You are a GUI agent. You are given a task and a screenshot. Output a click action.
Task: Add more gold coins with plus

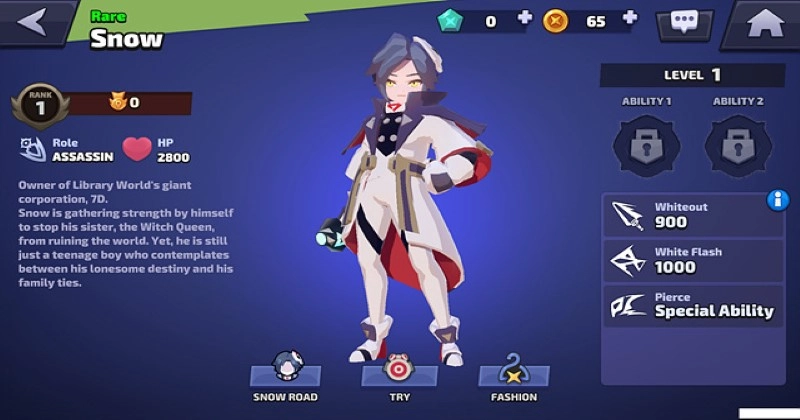(x=630, y=19)
